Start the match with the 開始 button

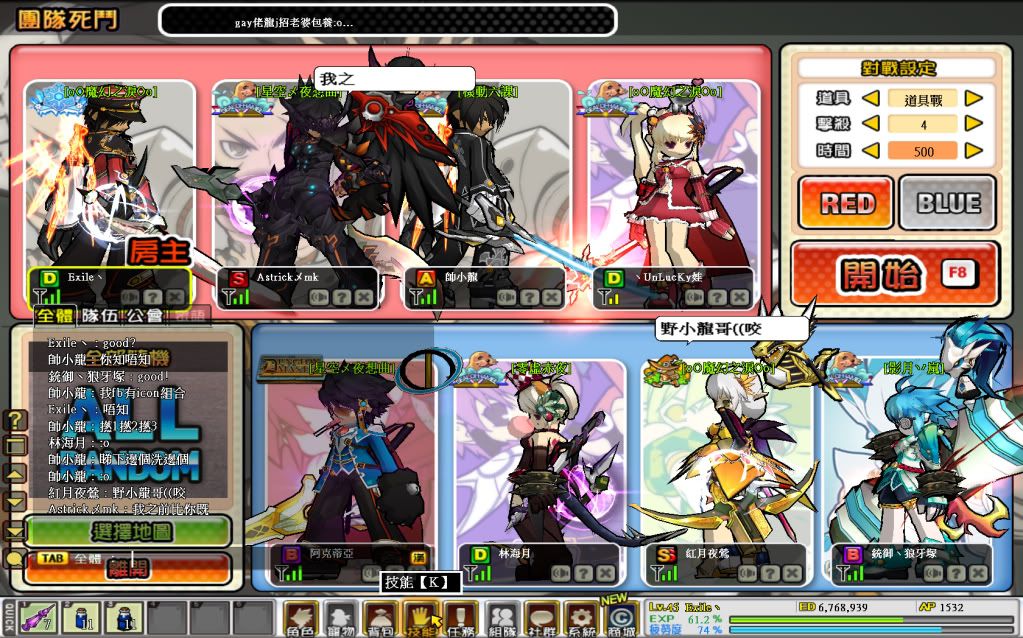[x=894, y=272]
